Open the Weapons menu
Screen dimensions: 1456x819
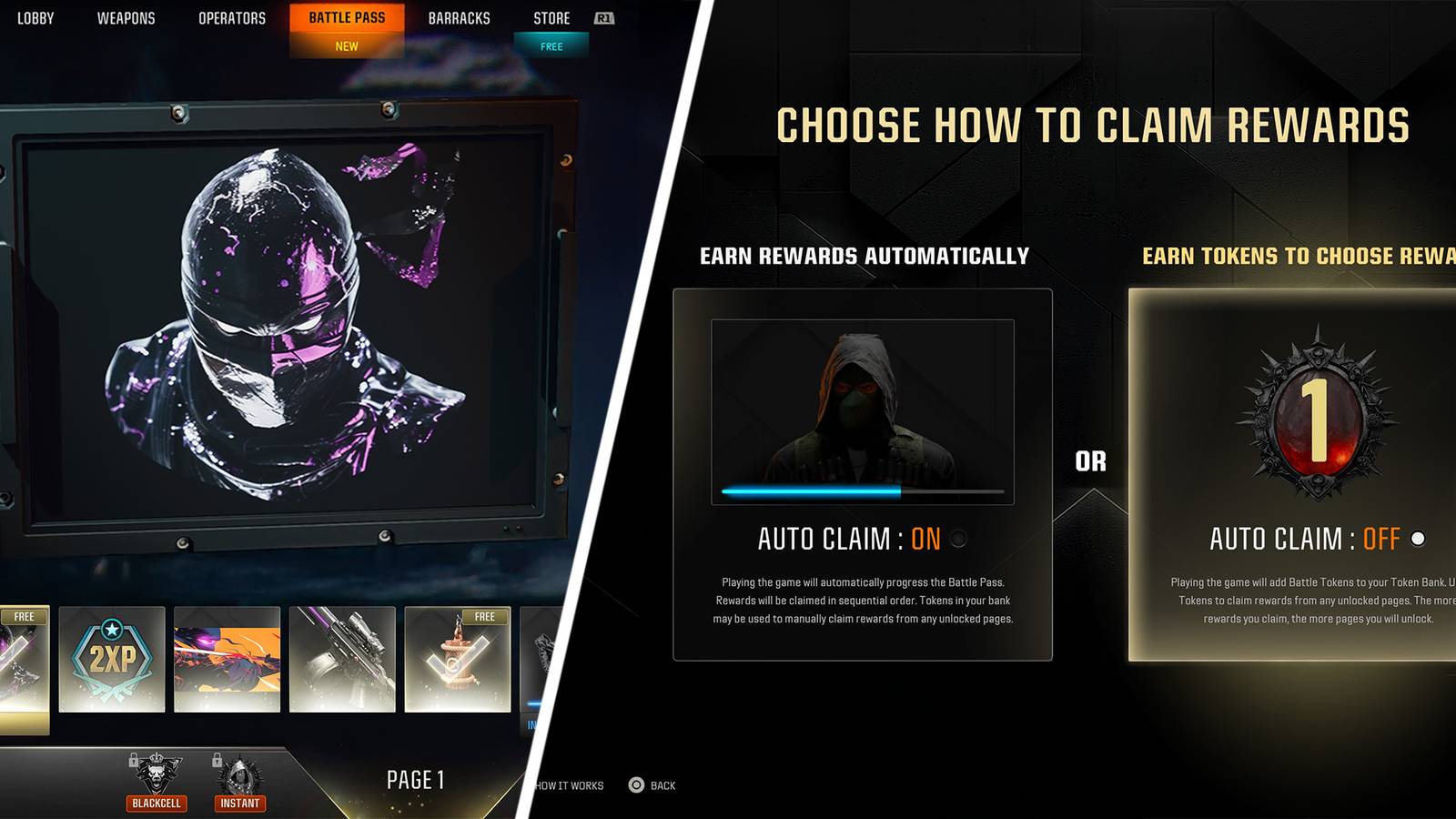click(127, 17)
